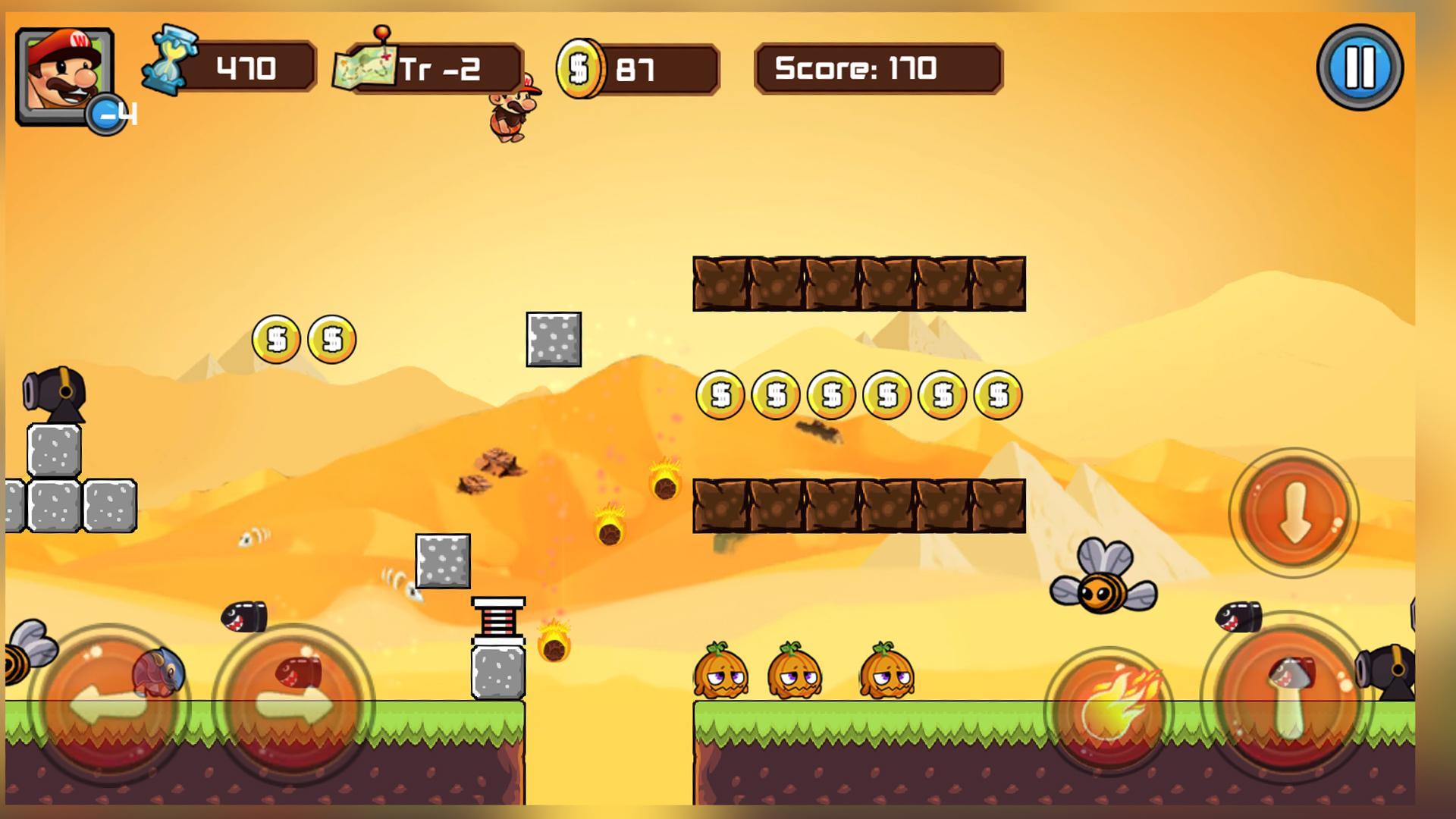Pause the game with the blue button
The image size is (1456, 819).
pos(1360,67)
